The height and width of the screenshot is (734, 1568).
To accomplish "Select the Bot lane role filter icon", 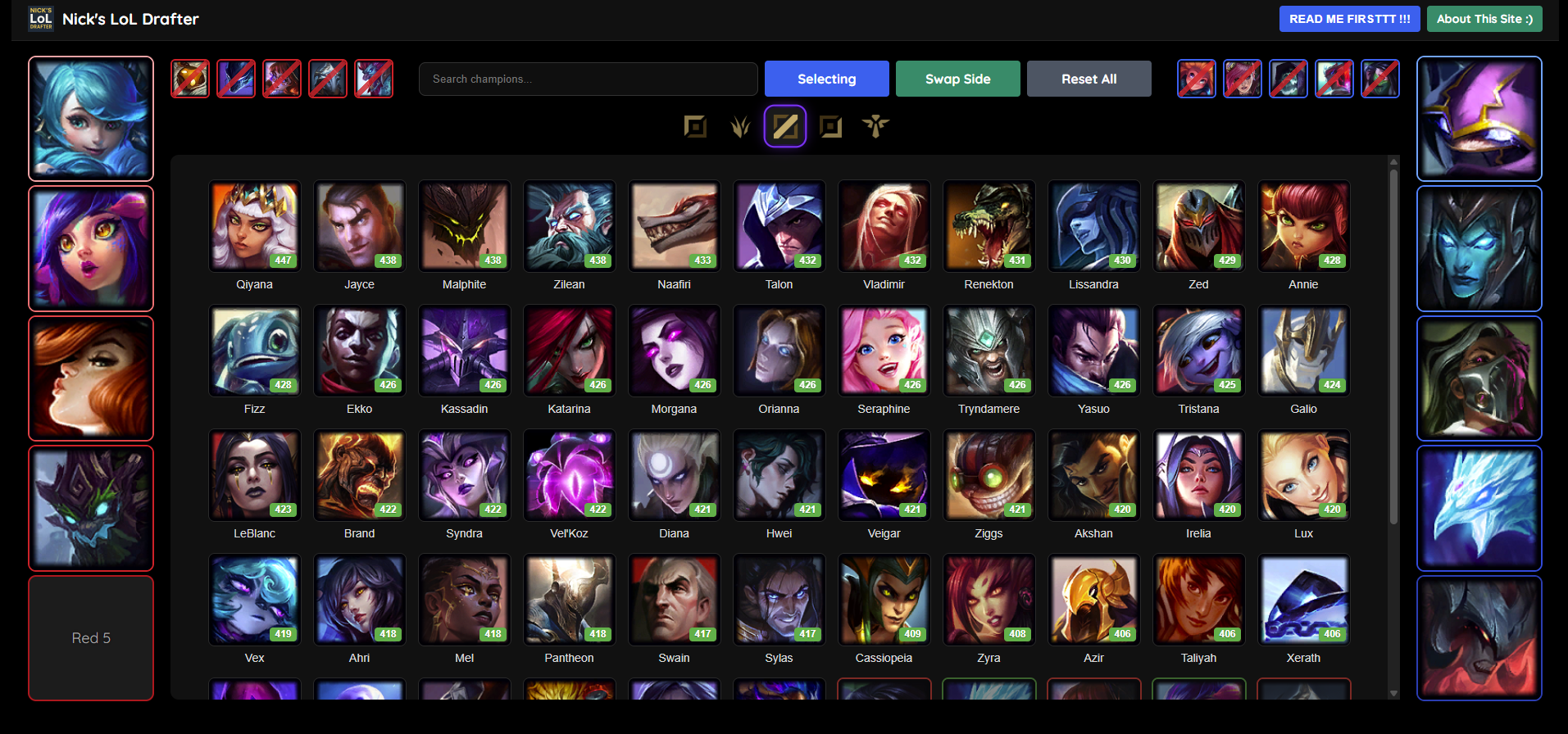I will point(831,125).
